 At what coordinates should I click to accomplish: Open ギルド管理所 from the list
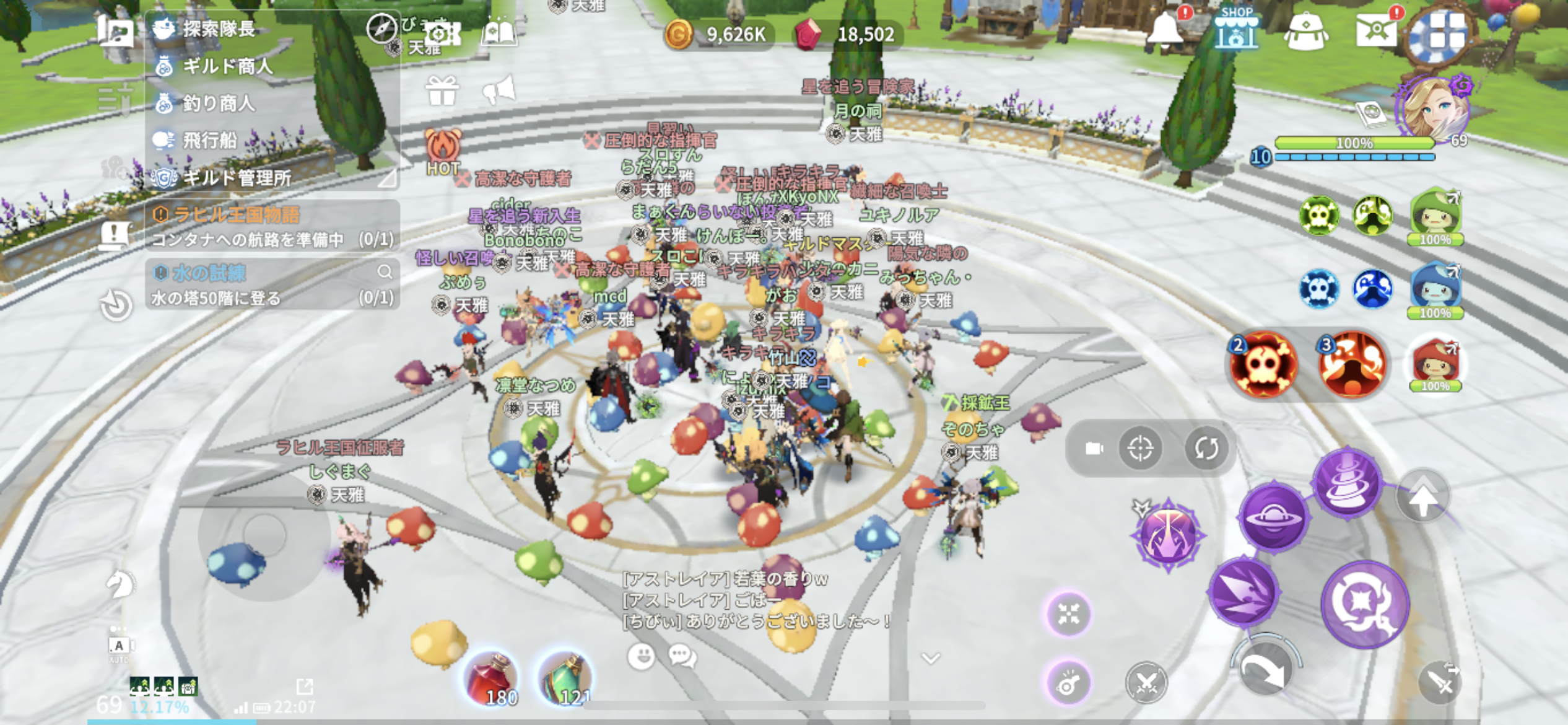[x=237, y=178]
